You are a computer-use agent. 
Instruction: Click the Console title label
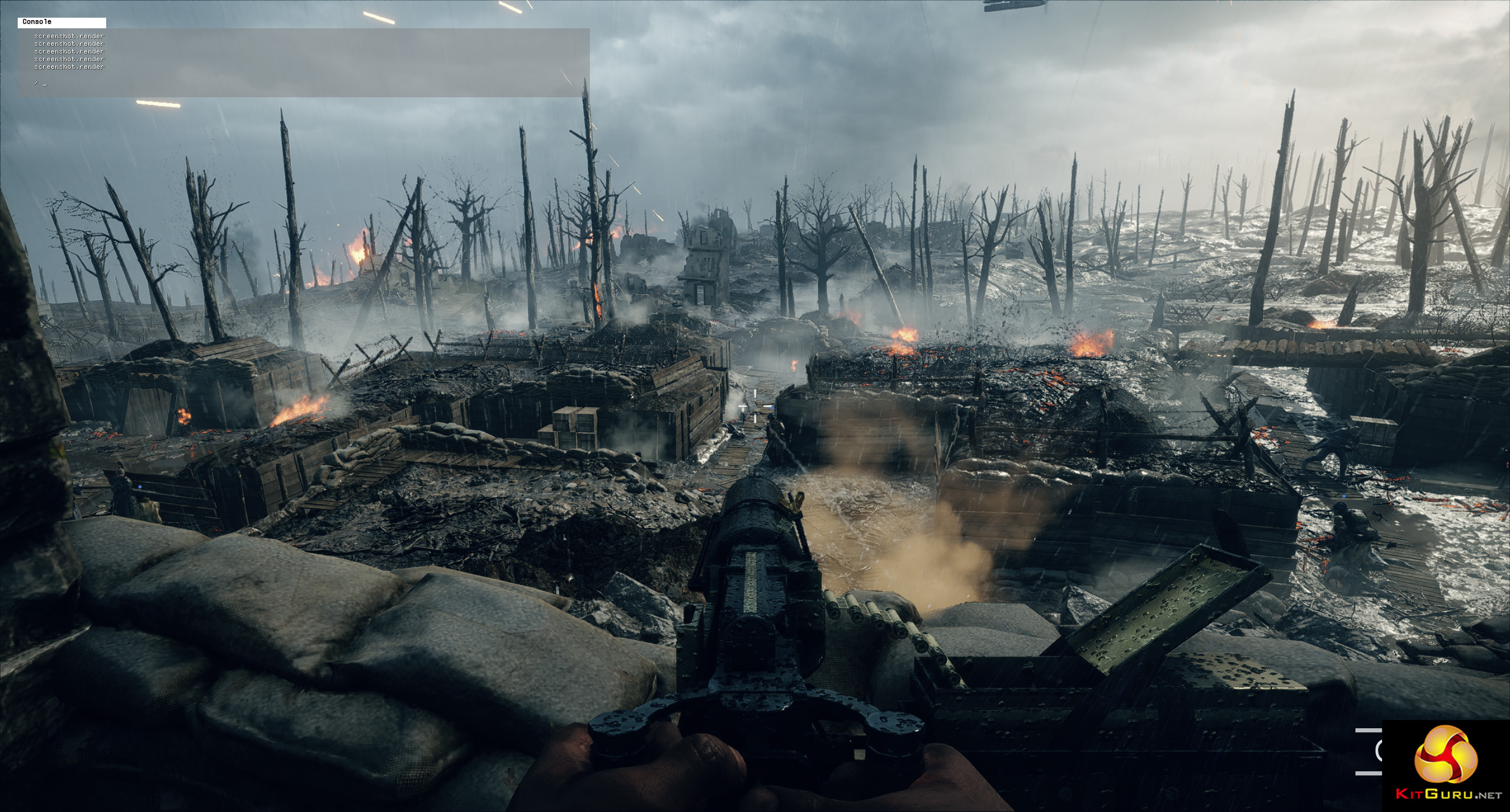pos(37,22)
